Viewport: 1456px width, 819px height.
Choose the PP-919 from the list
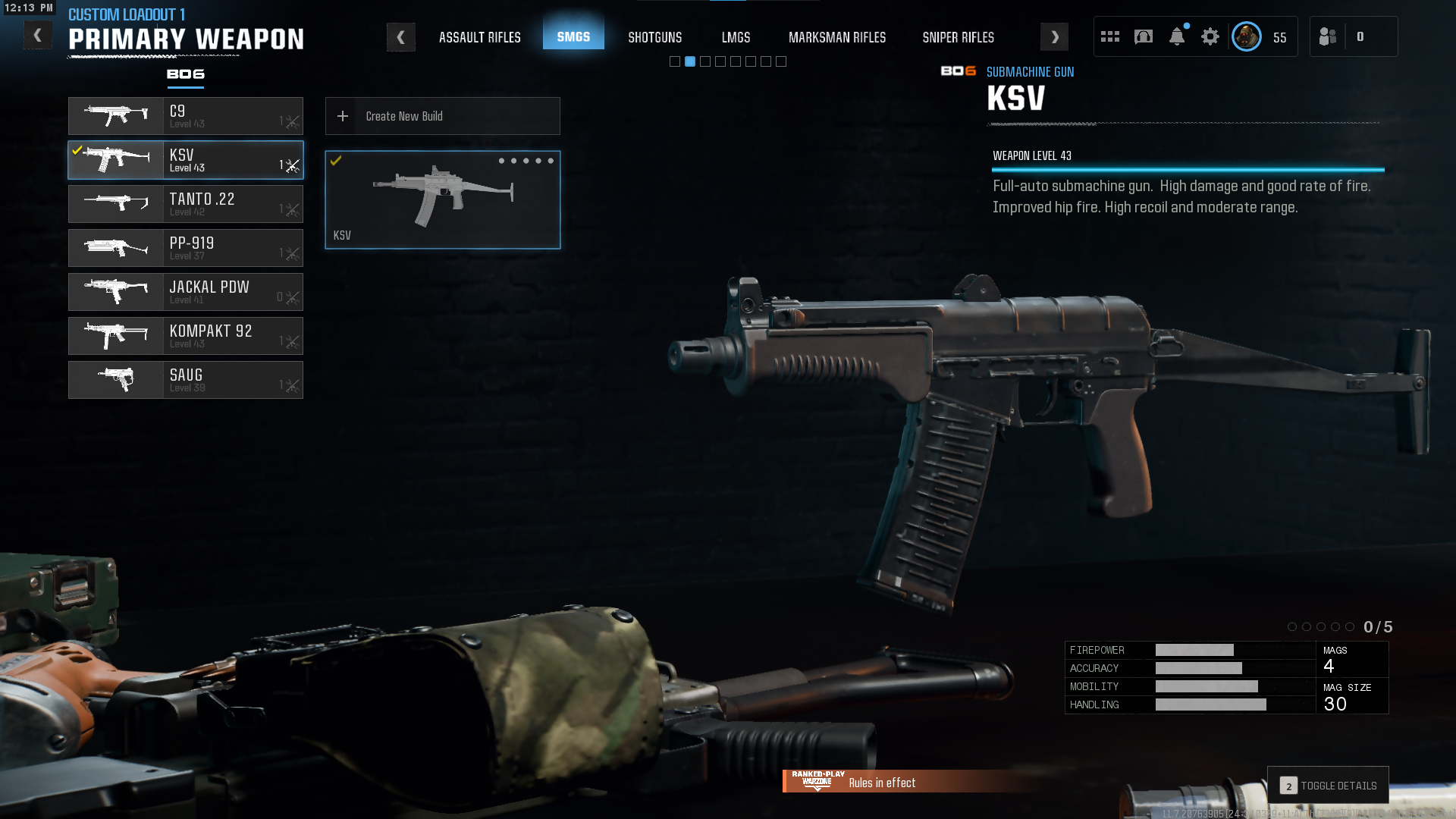tap(186, 248)
